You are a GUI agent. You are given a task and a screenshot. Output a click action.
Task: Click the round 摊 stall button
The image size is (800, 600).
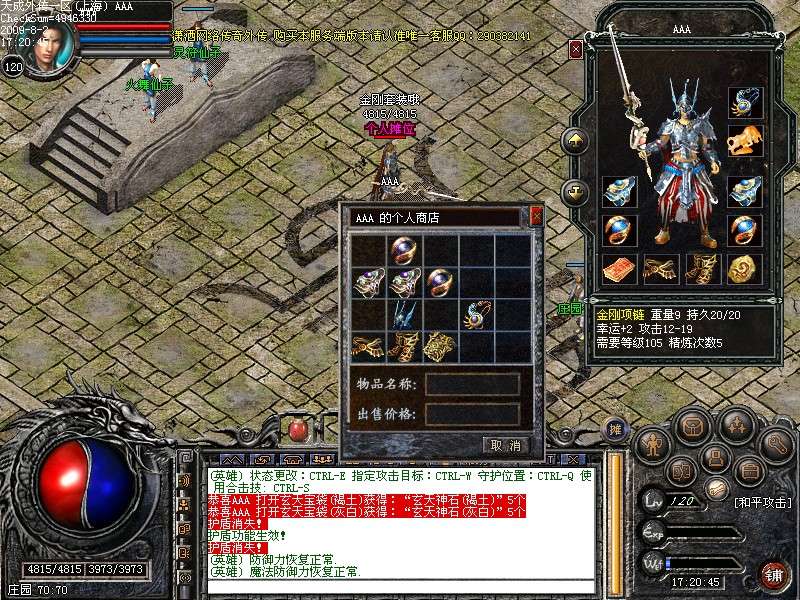click(x=616, y=430)
